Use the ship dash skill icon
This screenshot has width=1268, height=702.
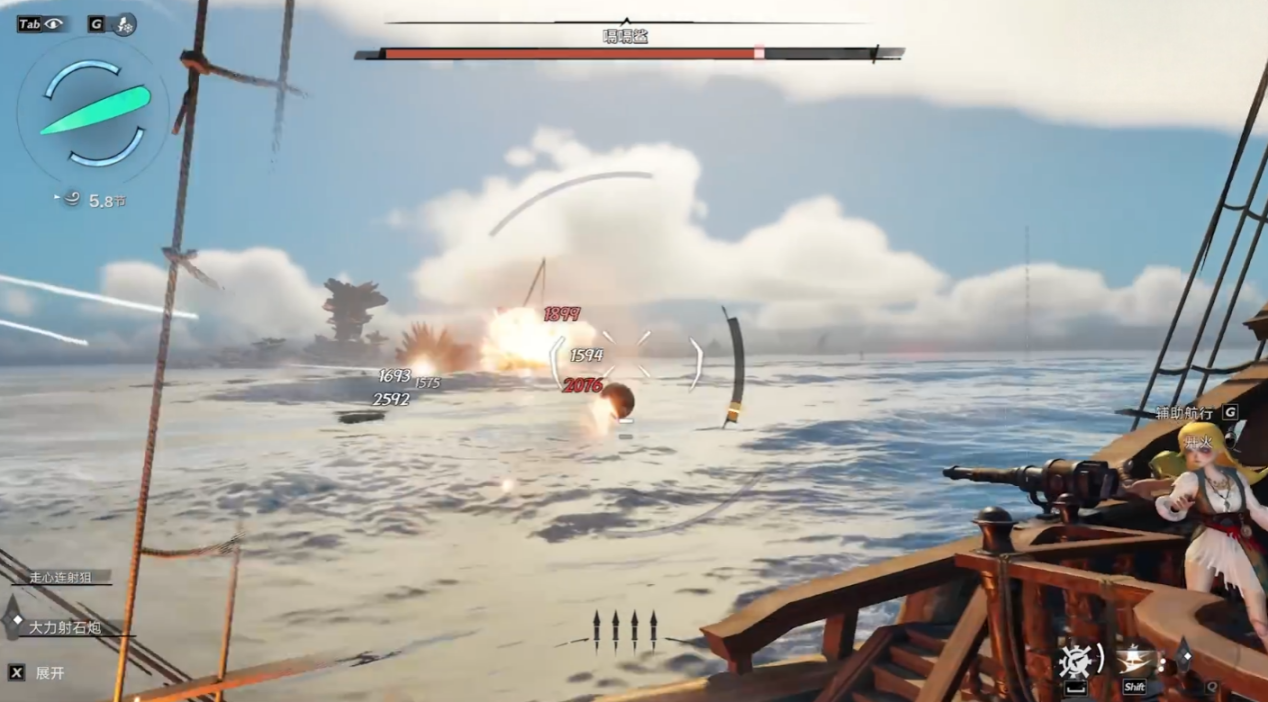[1135, 658]
